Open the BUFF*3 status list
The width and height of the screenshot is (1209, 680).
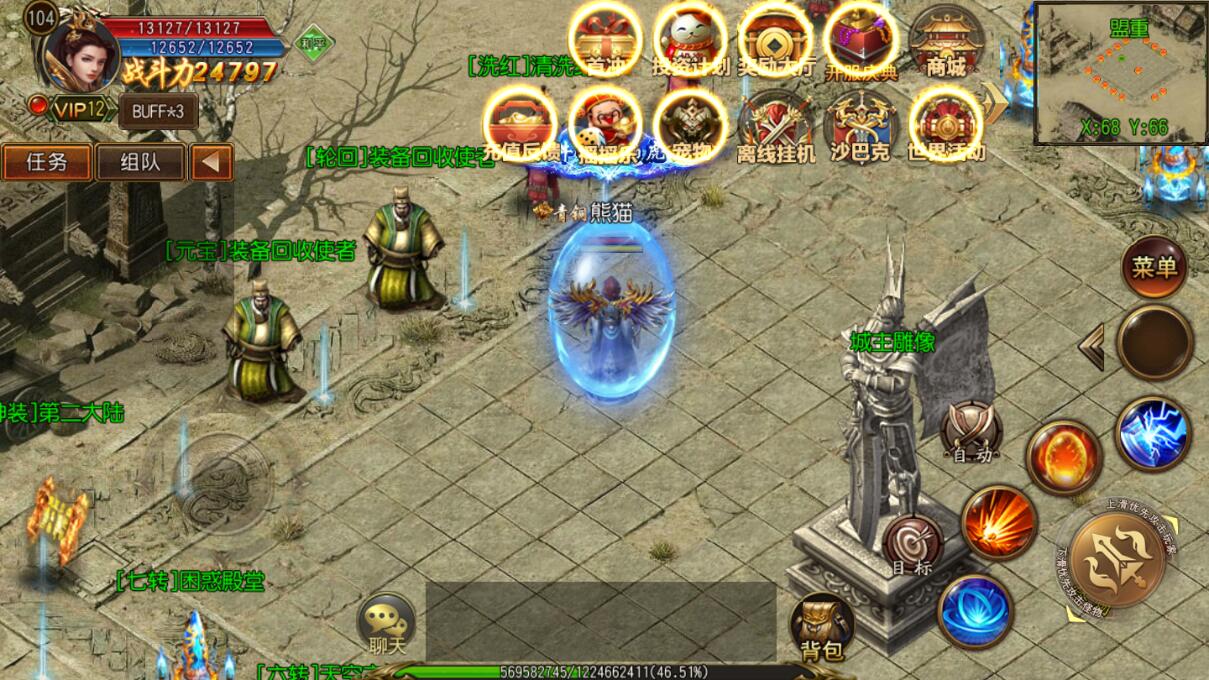158,111
